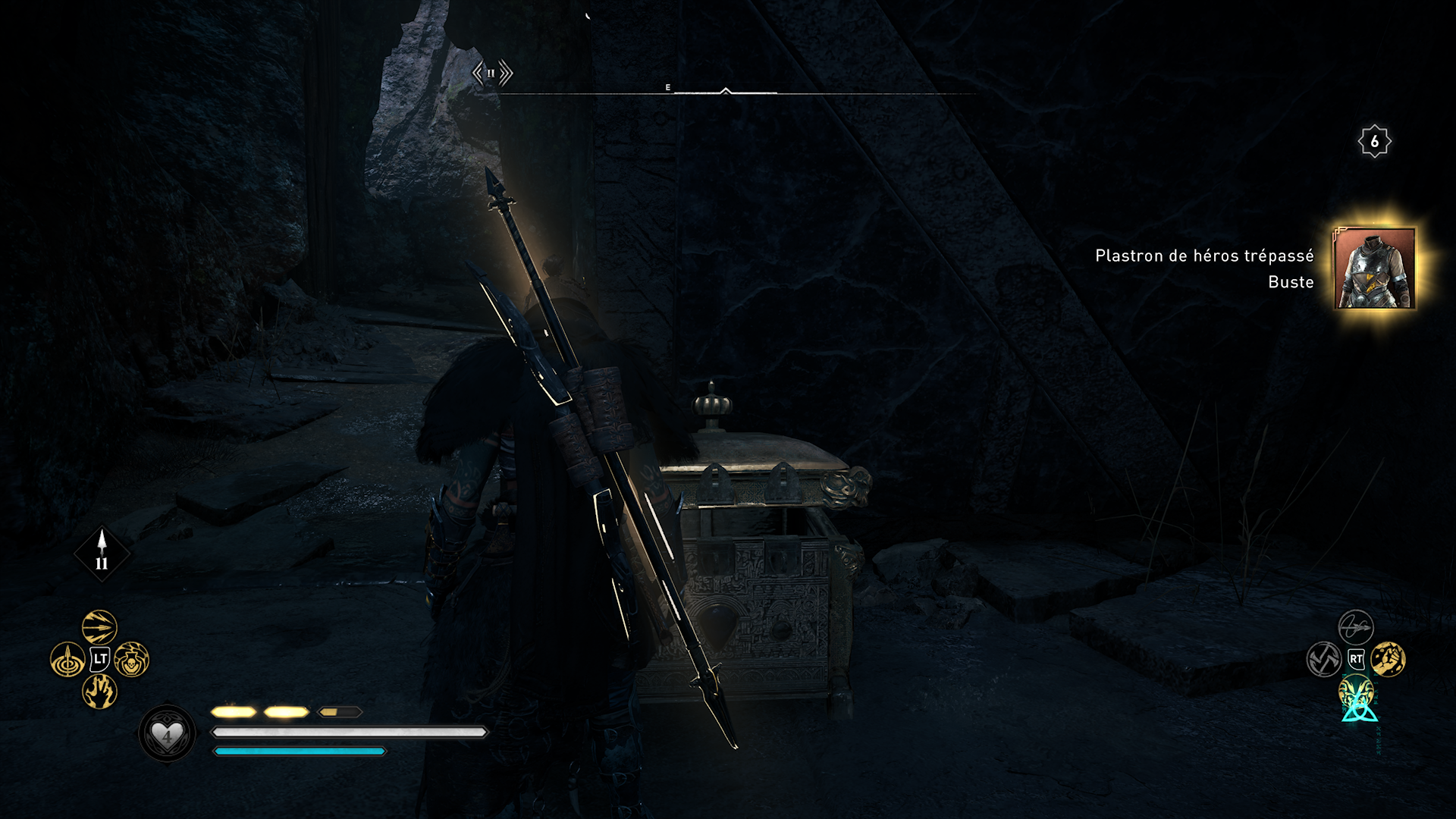1456x819 pixels.
Task: Use the crossed throwing axes ability
Action: 1323,660
